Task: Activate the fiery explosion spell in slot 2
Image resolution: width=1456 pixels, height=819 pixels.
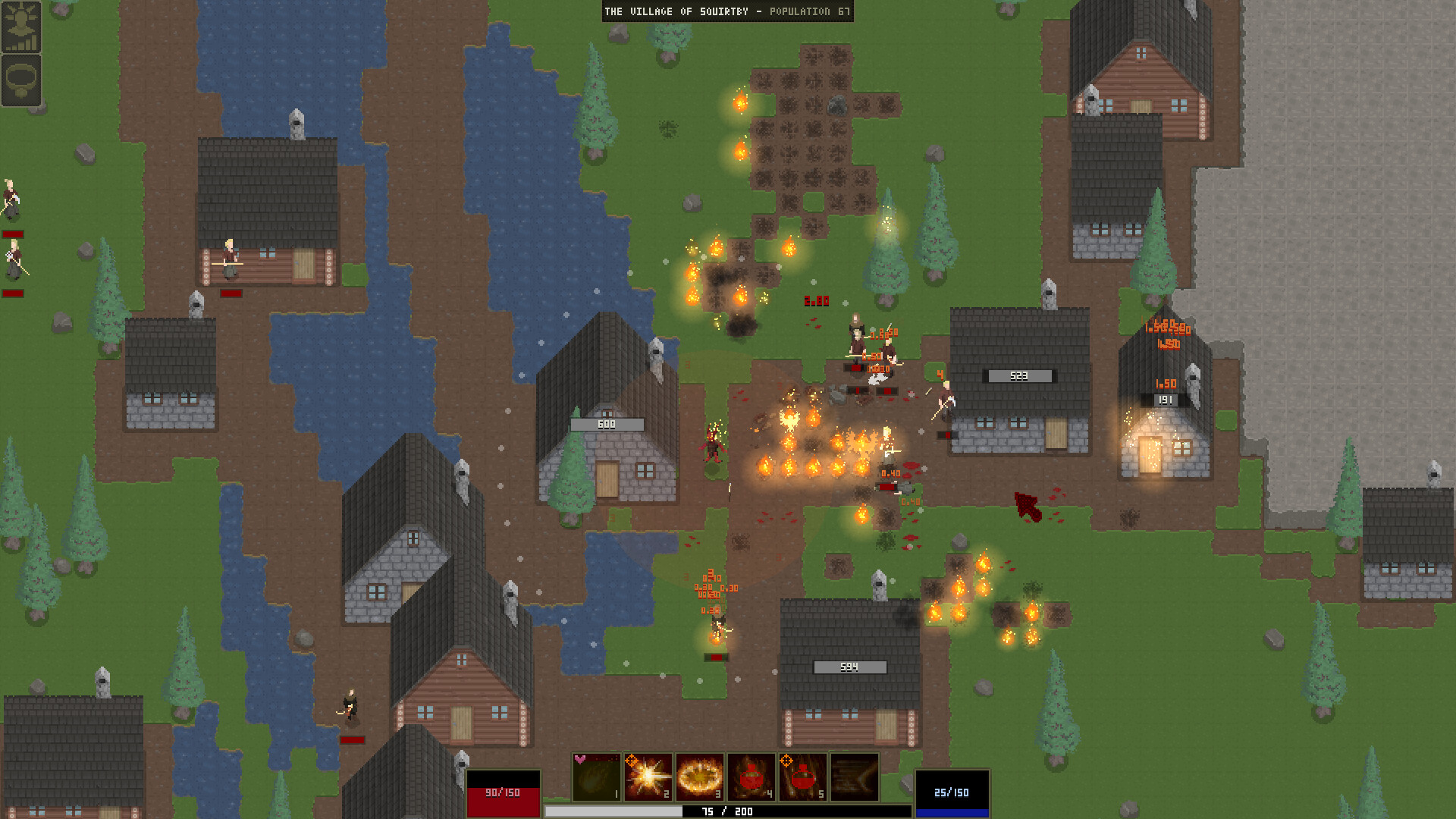Action: [x=648, y=777]
